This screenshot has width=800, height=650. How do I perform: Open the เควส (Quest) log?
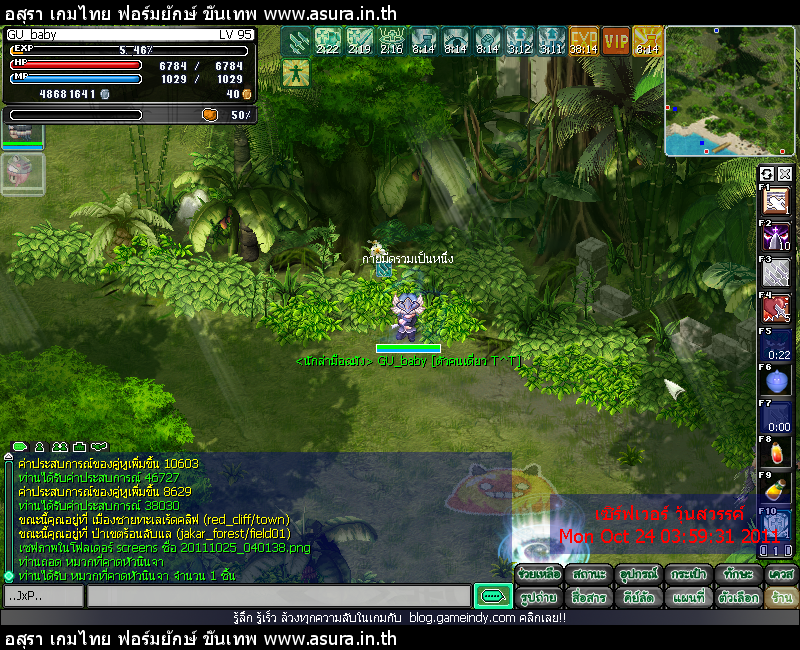[781, 575]
